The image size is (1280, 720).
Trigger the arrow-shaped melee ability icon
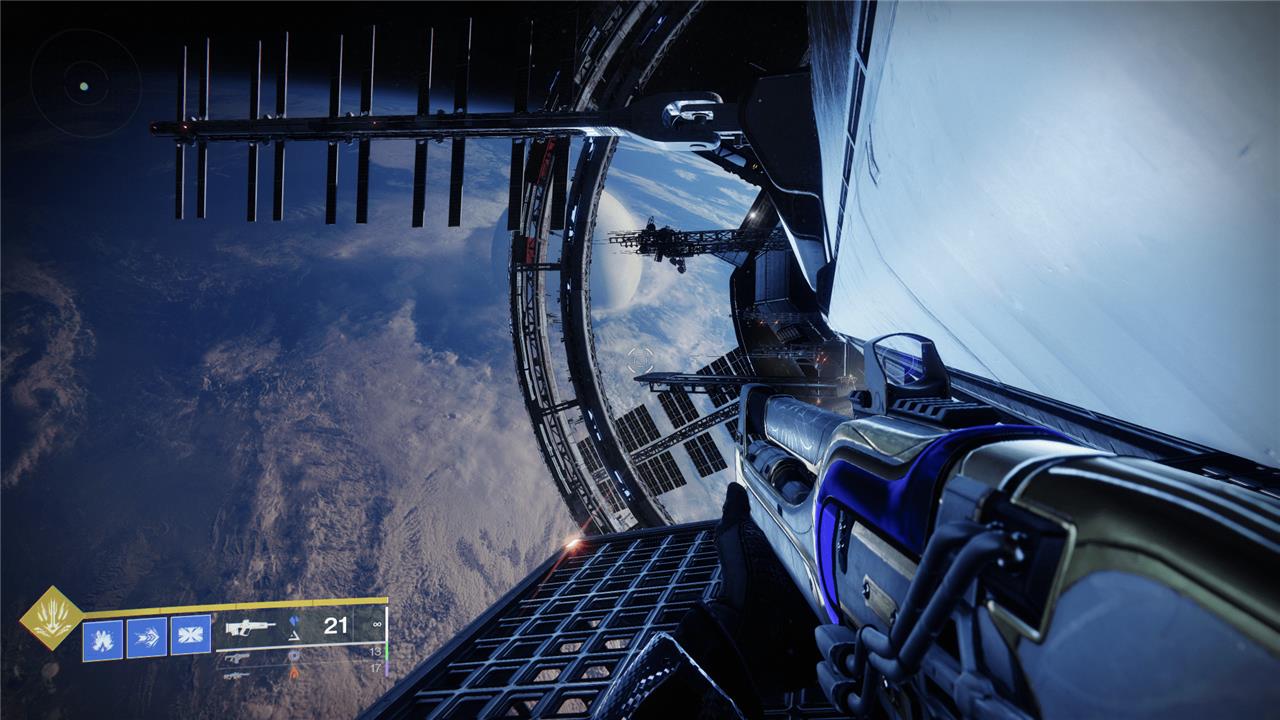tap(146, 637)
